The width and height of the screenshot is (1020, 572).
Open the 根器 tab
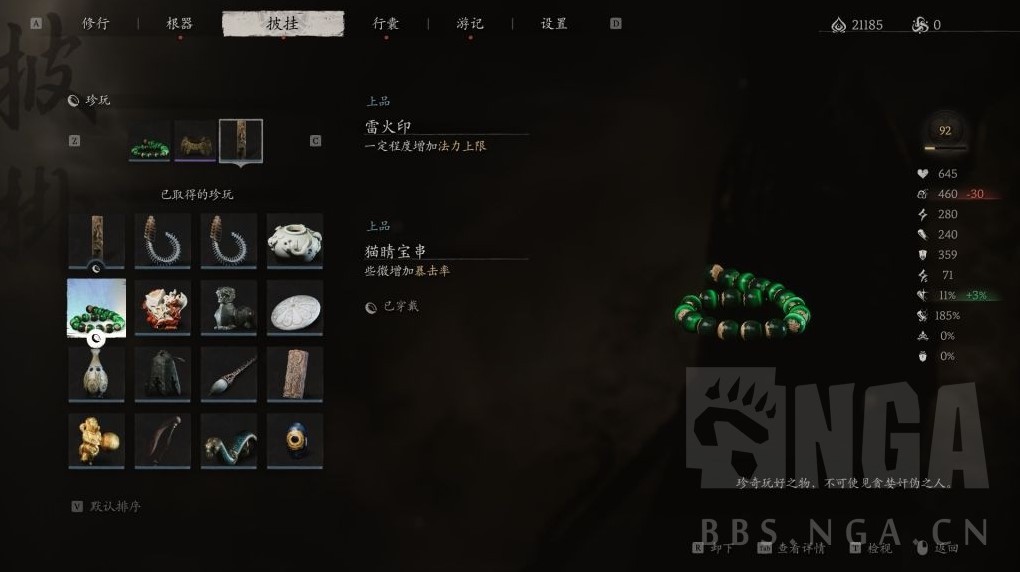180,23
